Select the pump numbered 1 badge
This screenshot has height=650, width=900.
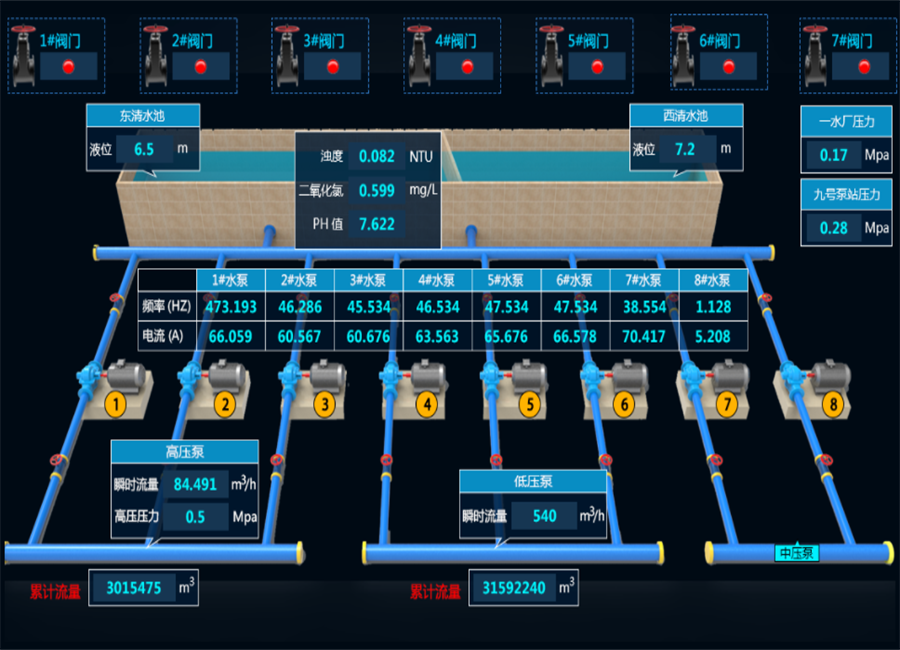pos(116,405)
